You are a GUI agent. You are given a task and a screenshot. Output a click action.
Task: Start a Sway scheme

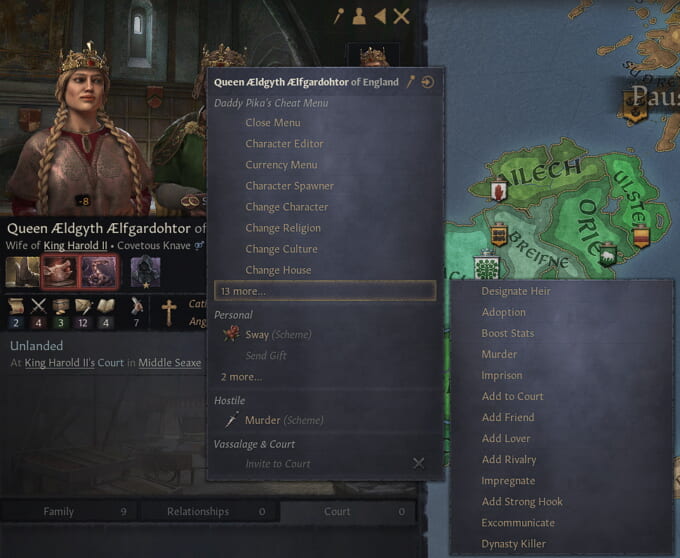(257, 335)
